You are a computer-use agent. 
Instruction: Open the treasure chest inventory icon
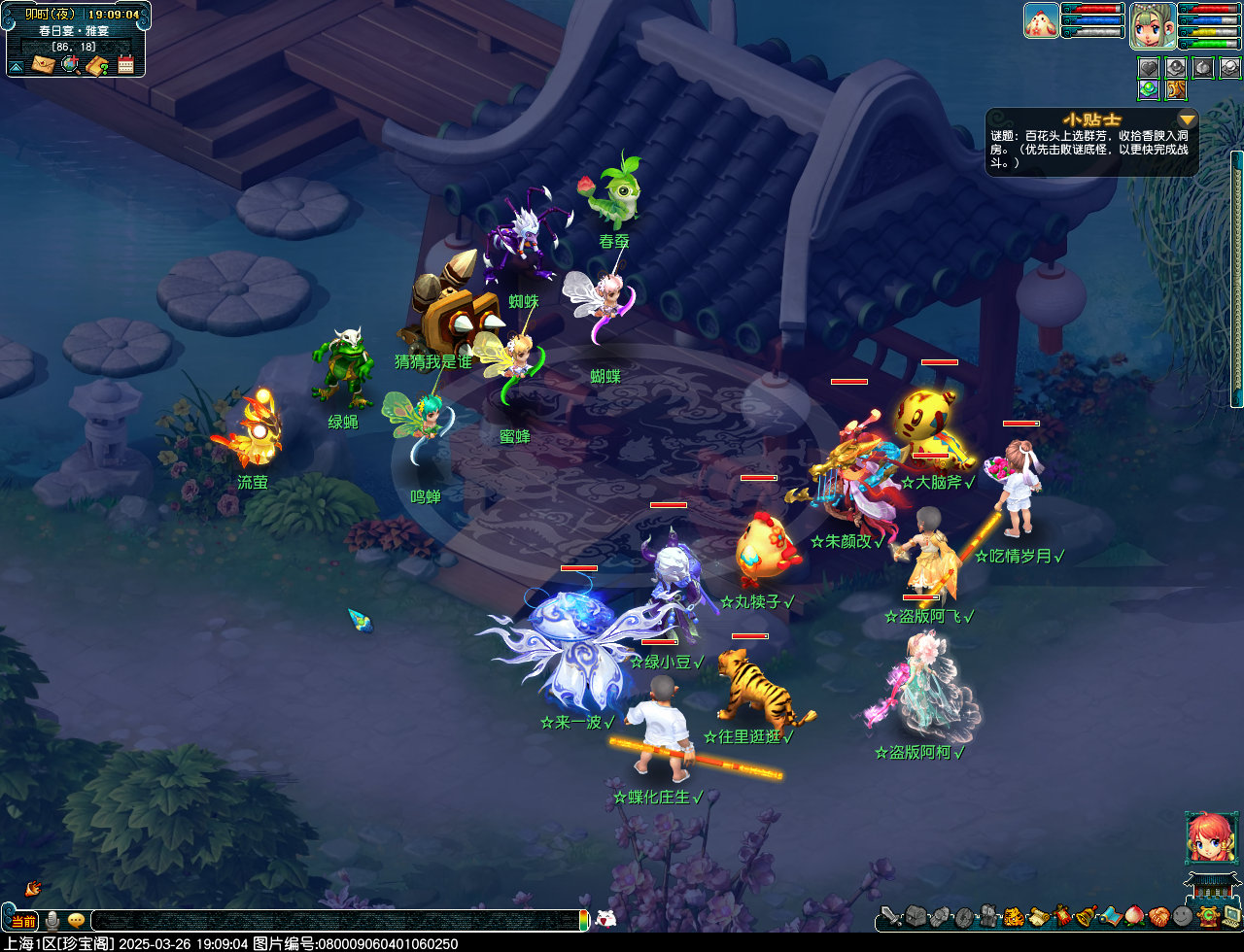pos(917,915)
